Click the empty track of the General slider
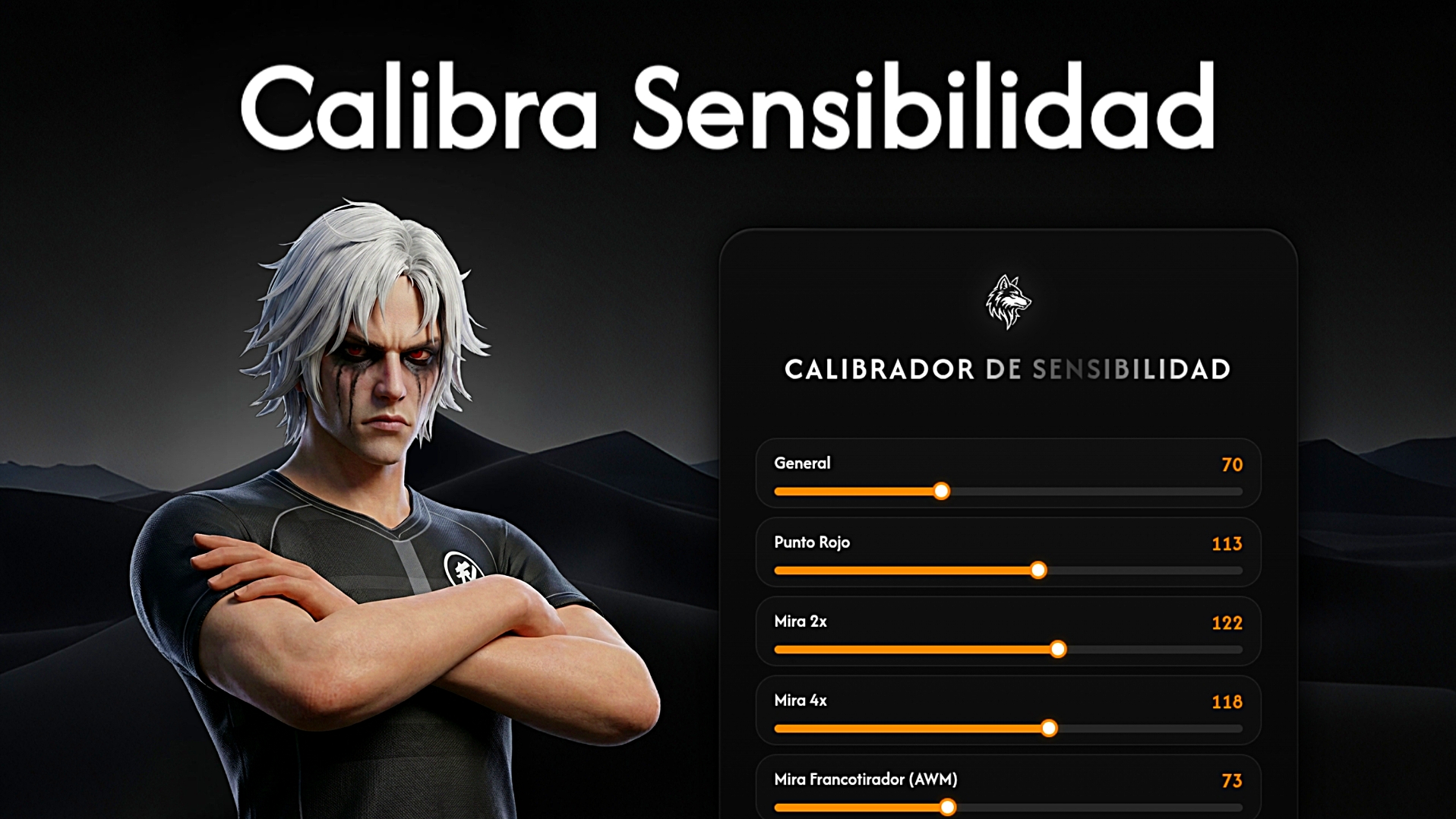Viewport: 1456px width, 819px height. tap(1101, 492)
